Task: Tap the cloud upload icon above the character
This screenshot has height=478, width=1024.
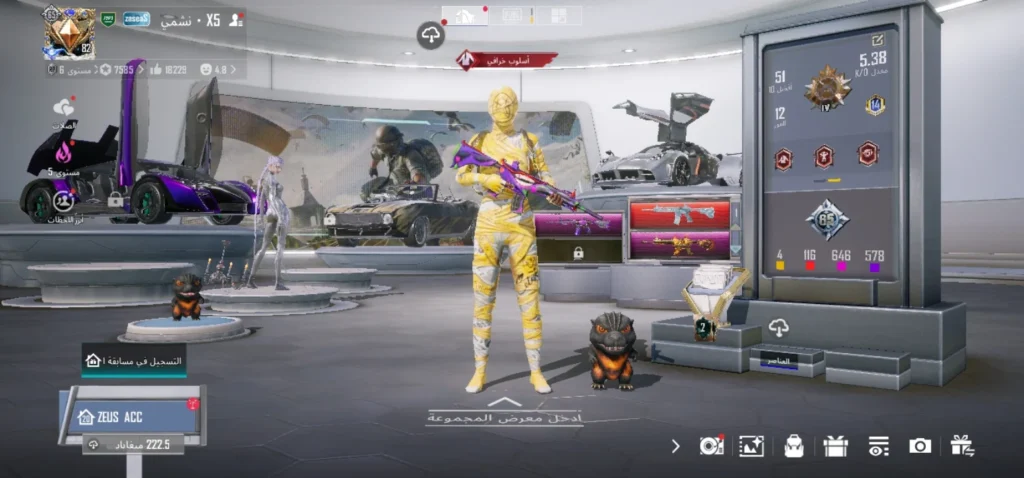Action: (x=430, y=36)
